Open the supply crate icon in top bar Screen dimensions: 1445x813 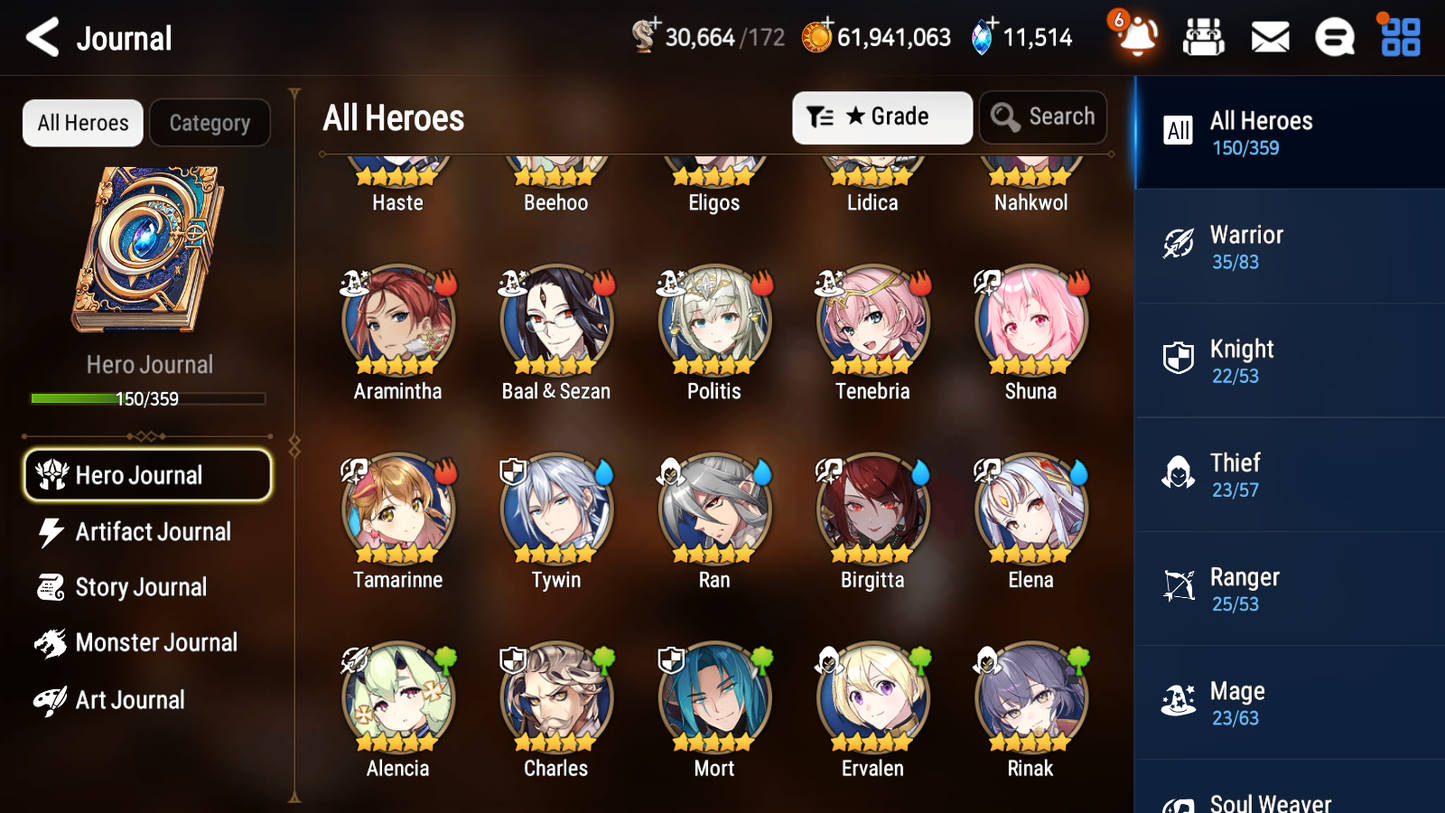tap(1203, 36)
